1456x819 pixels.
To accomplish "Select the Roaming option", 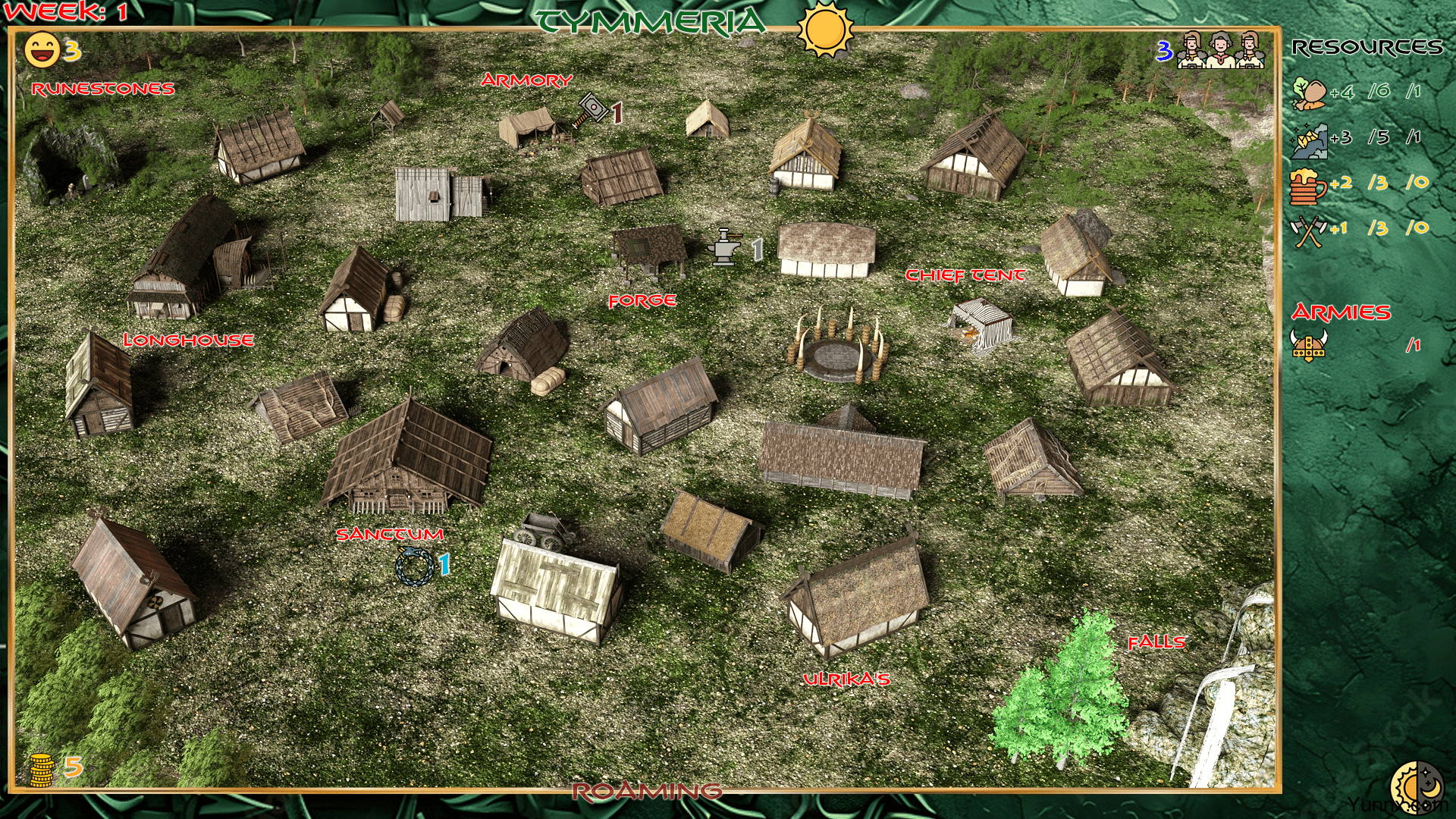I will point(647,792).
